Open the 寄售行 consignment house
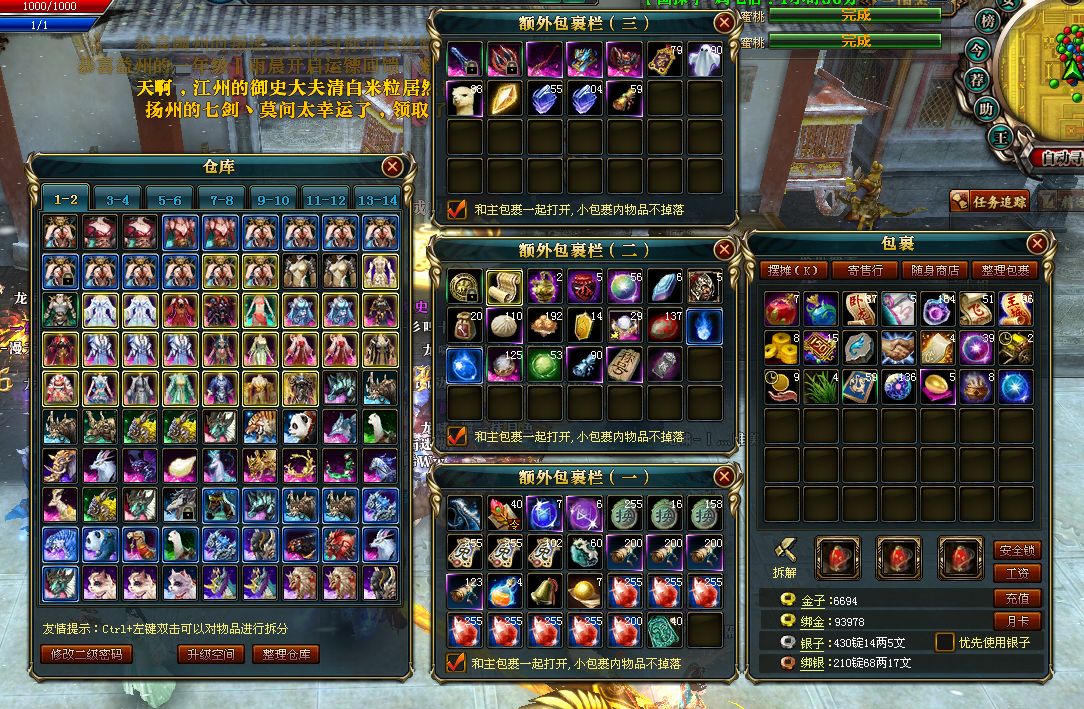This screenshot has width=1084, height=709. [864, 270]
